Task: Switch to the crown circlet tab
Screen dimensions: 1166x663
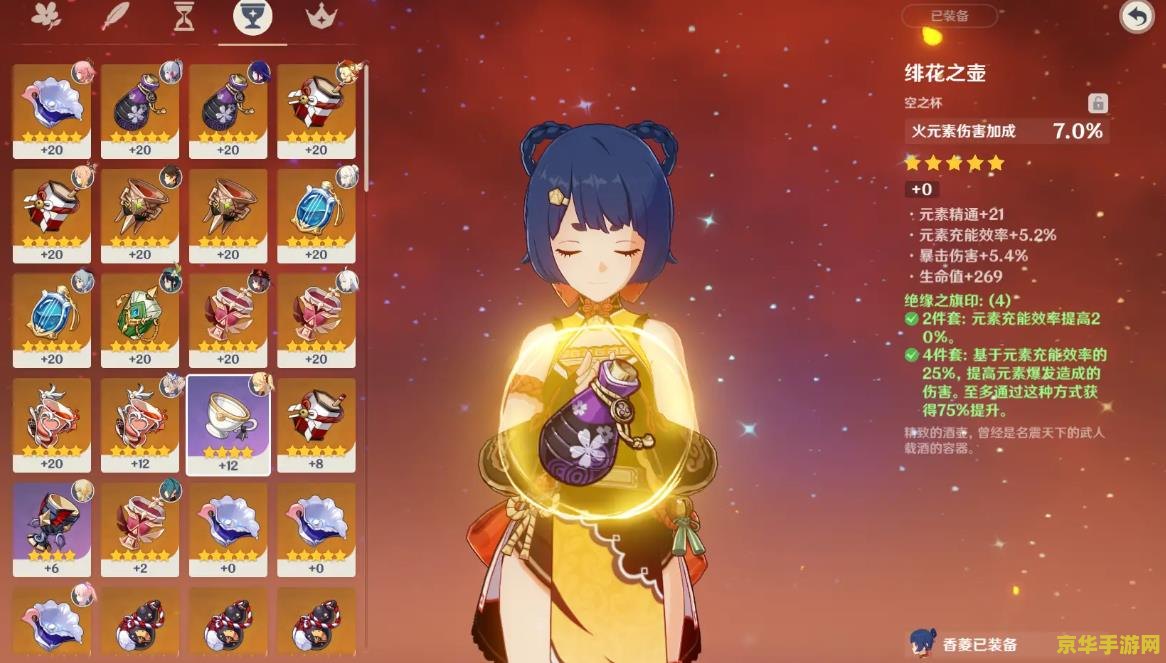Action: pyautogui.click(x=322, y=17)
